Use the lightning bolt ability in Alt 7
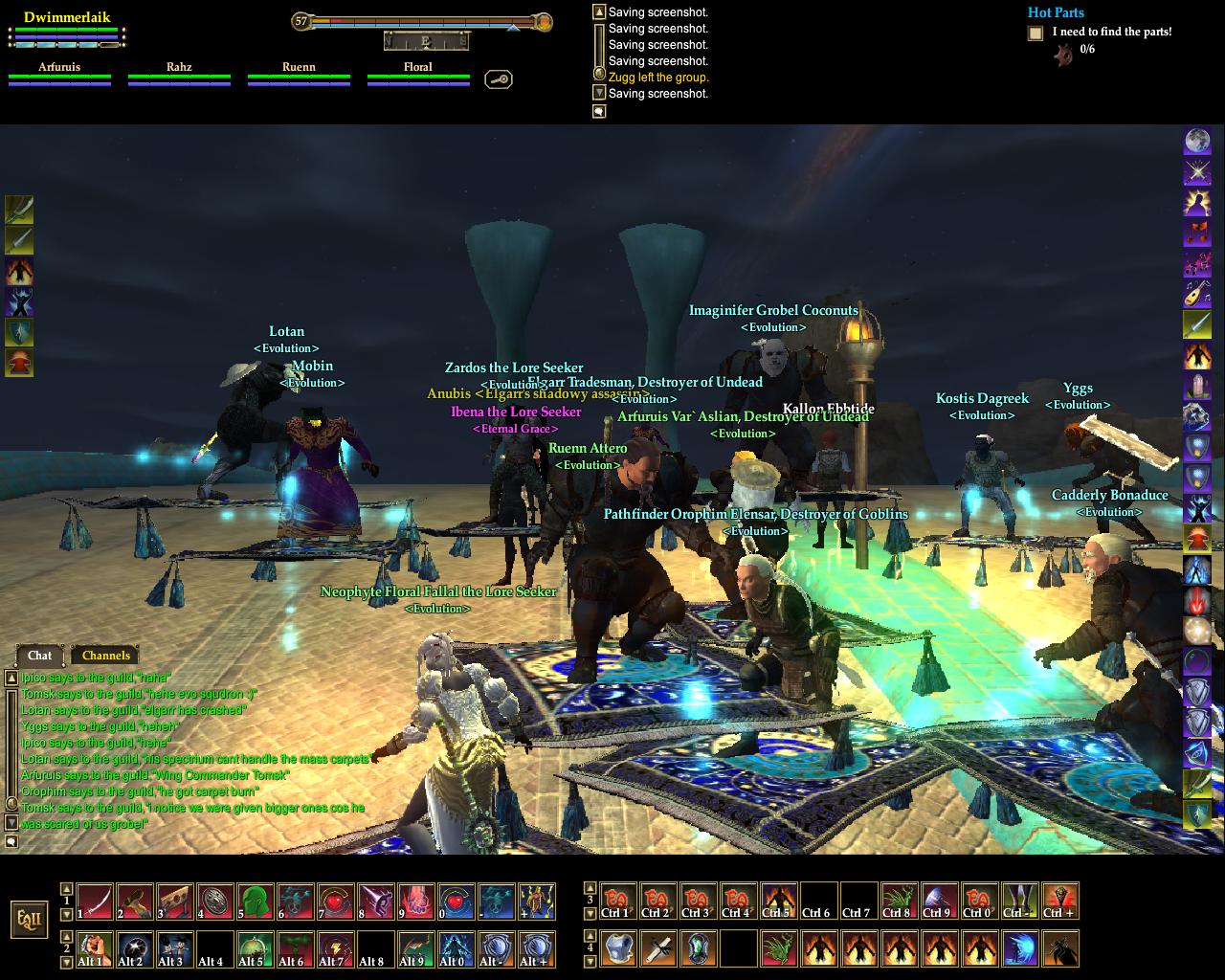This screenshot has width=1225, height=980. 335,948
